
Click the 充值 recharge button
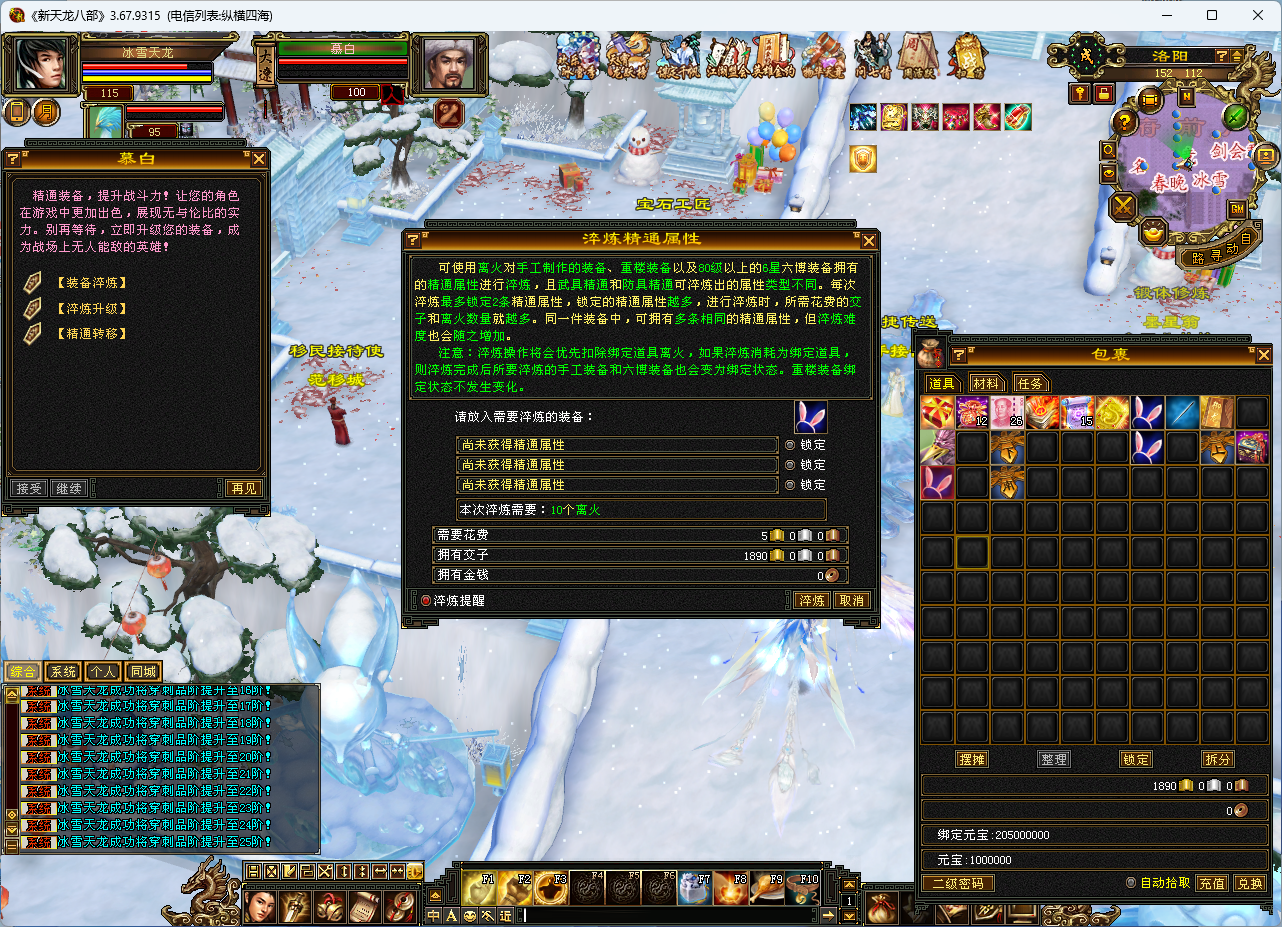(x=1212, y=883)
